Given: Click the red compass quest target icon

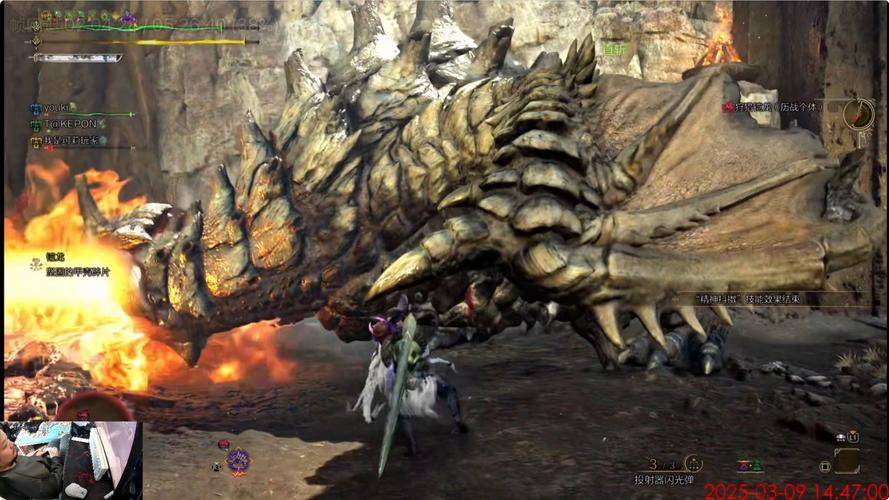Looking at the screenshot, I should point(858,113).
